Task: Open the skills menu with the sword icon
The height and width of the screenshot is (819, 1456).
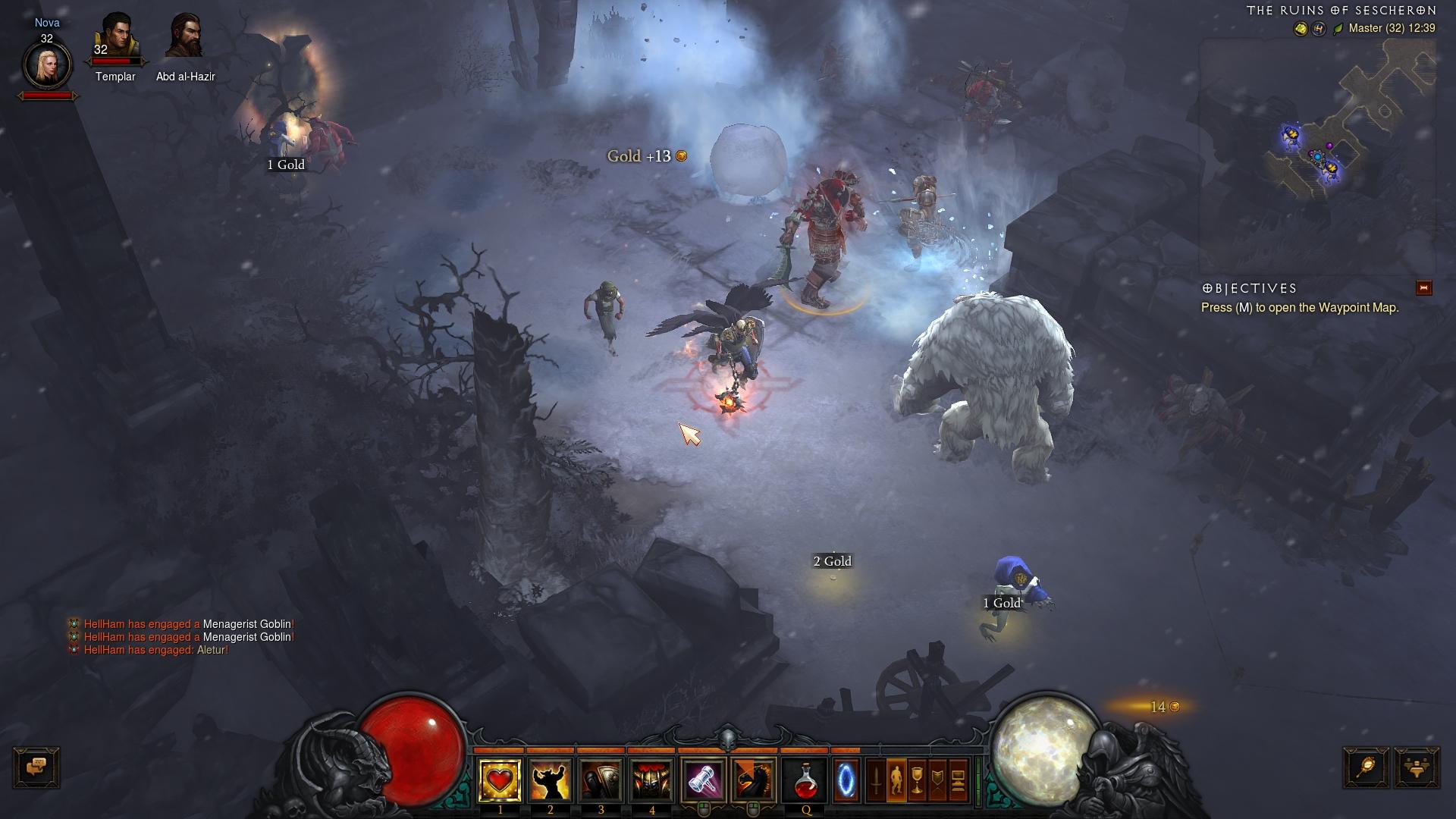Action: [x=876, y=780]
